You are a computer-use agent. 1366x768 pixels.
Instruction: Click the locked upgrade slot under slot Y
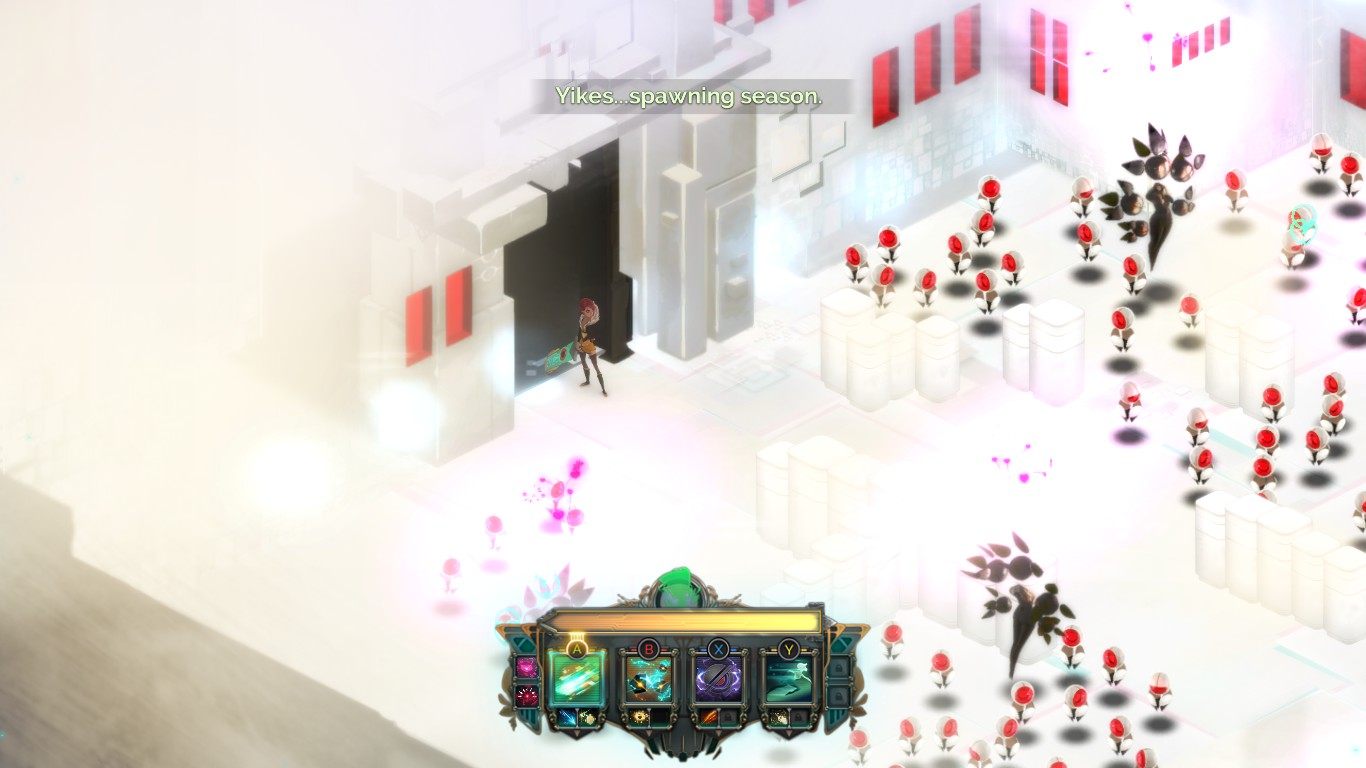799,717
